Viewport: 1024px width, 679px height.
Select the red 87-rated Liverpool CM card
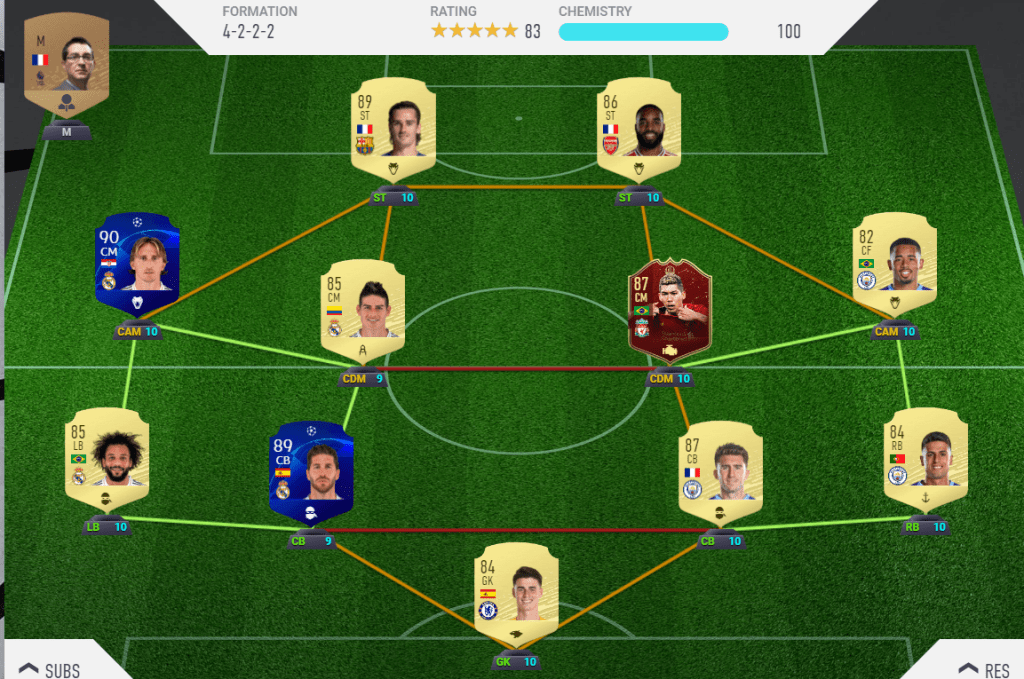point(668,310)
